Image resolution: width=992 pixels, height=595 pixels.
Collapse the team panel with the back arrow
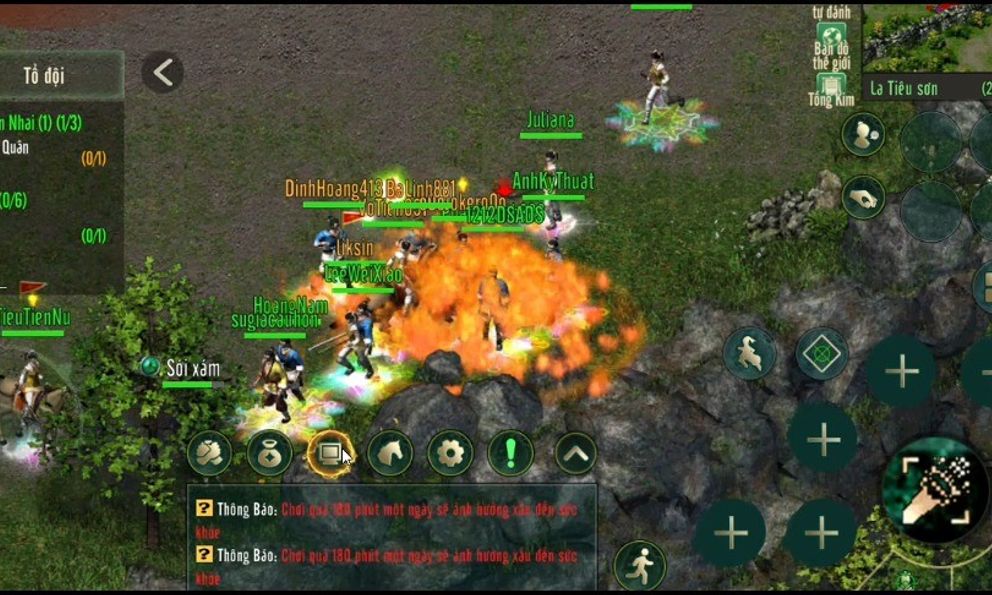(x=162, y=72)
